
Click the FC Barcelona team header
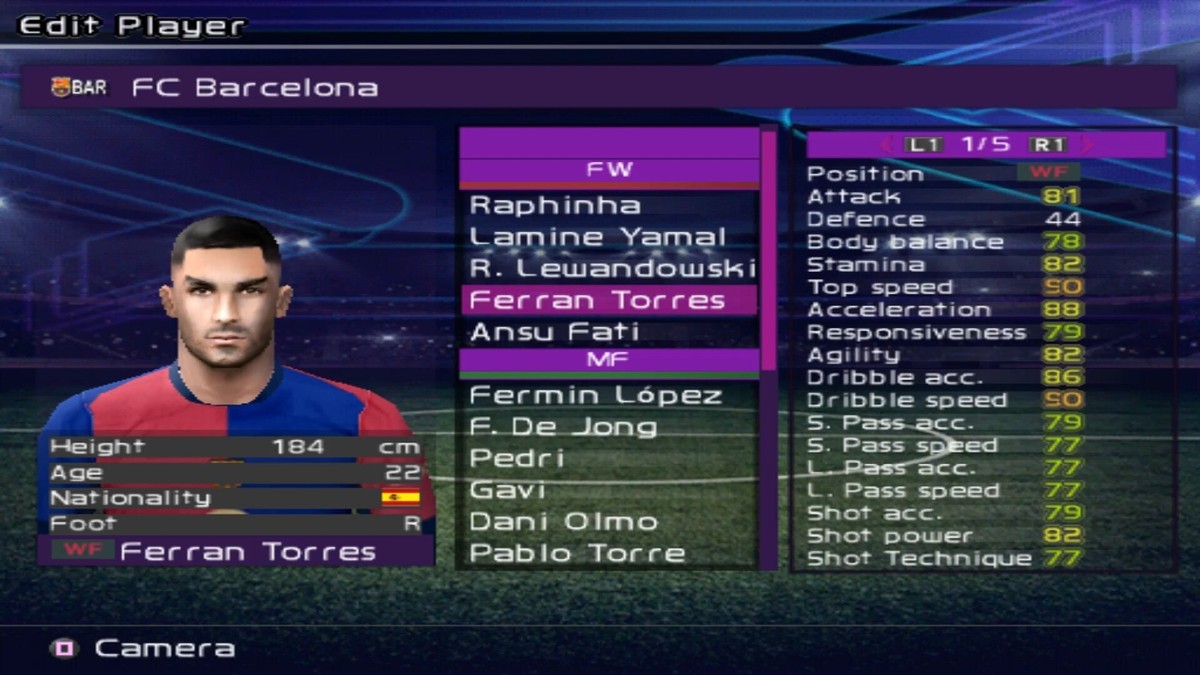click(598, 87)
